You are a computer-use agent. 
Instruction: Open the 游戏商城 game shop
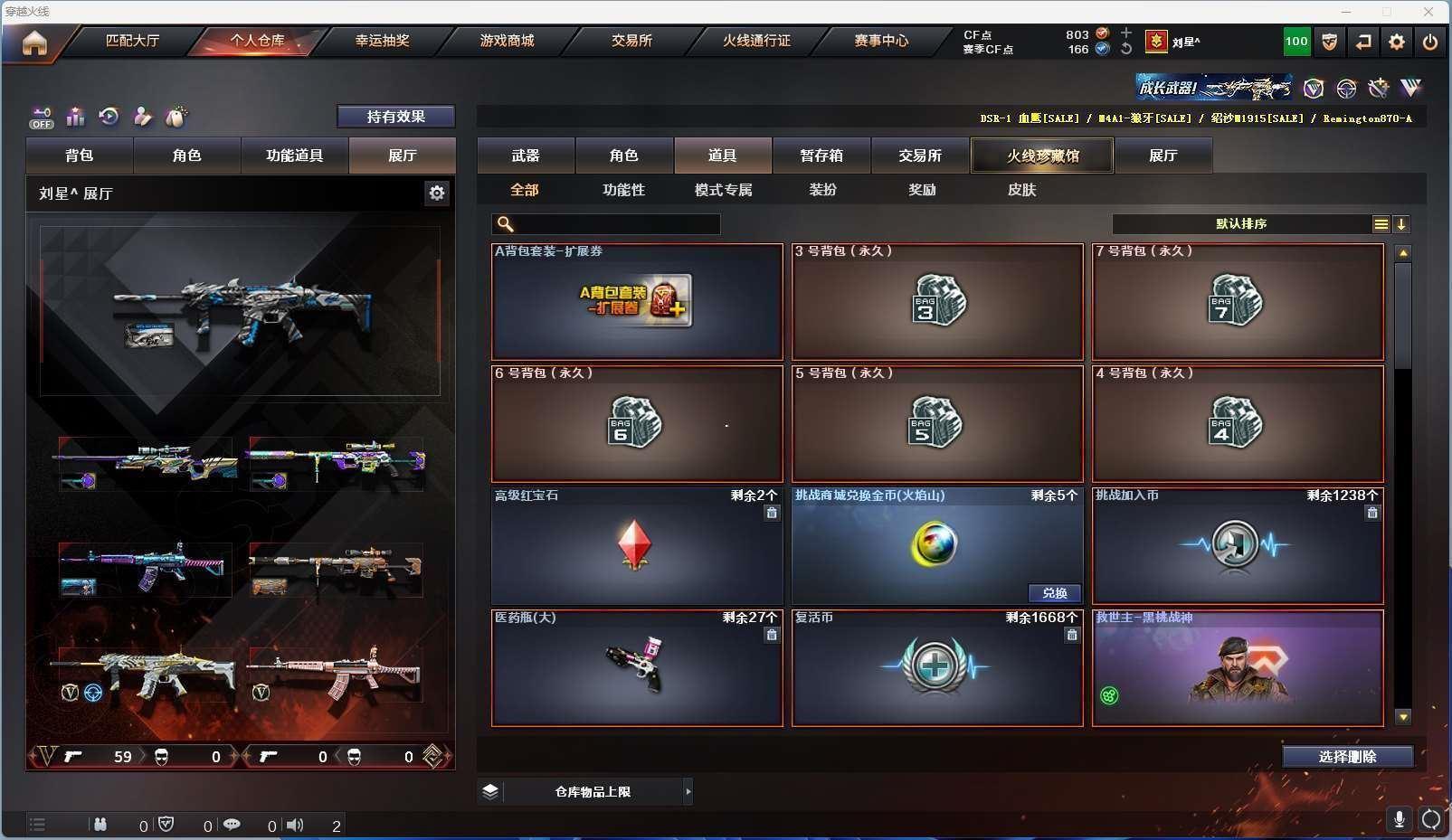507,41
